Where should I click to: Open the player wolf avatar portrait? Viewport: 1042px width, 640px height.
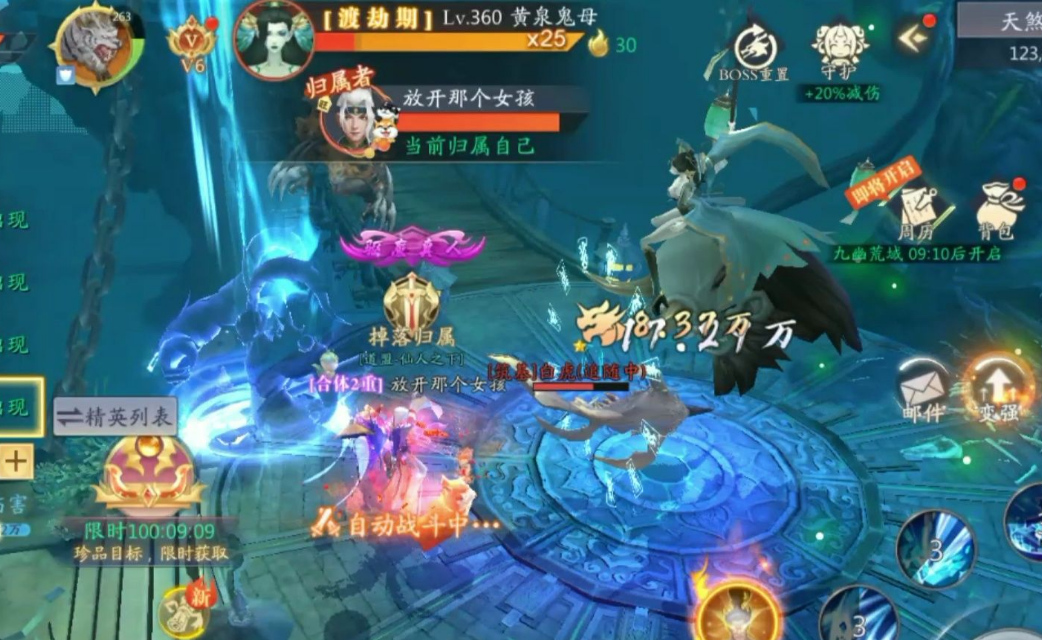coord(92,45)
